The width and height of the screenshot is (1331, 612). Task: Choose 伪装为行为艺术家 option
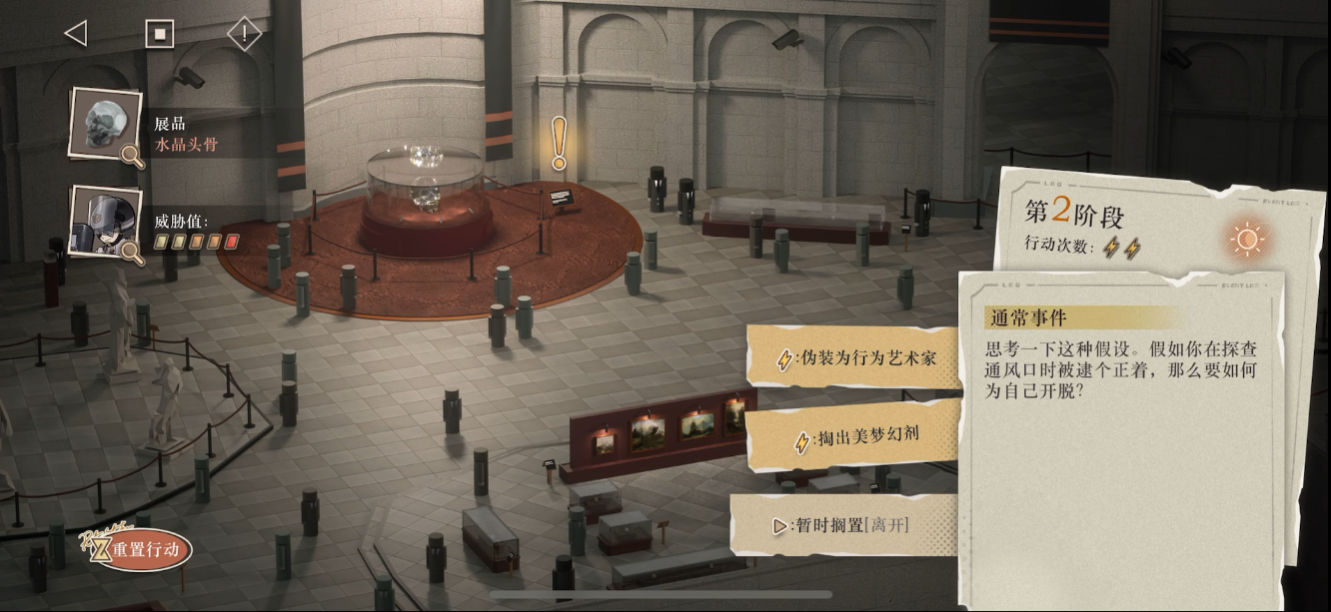[857, 358]
